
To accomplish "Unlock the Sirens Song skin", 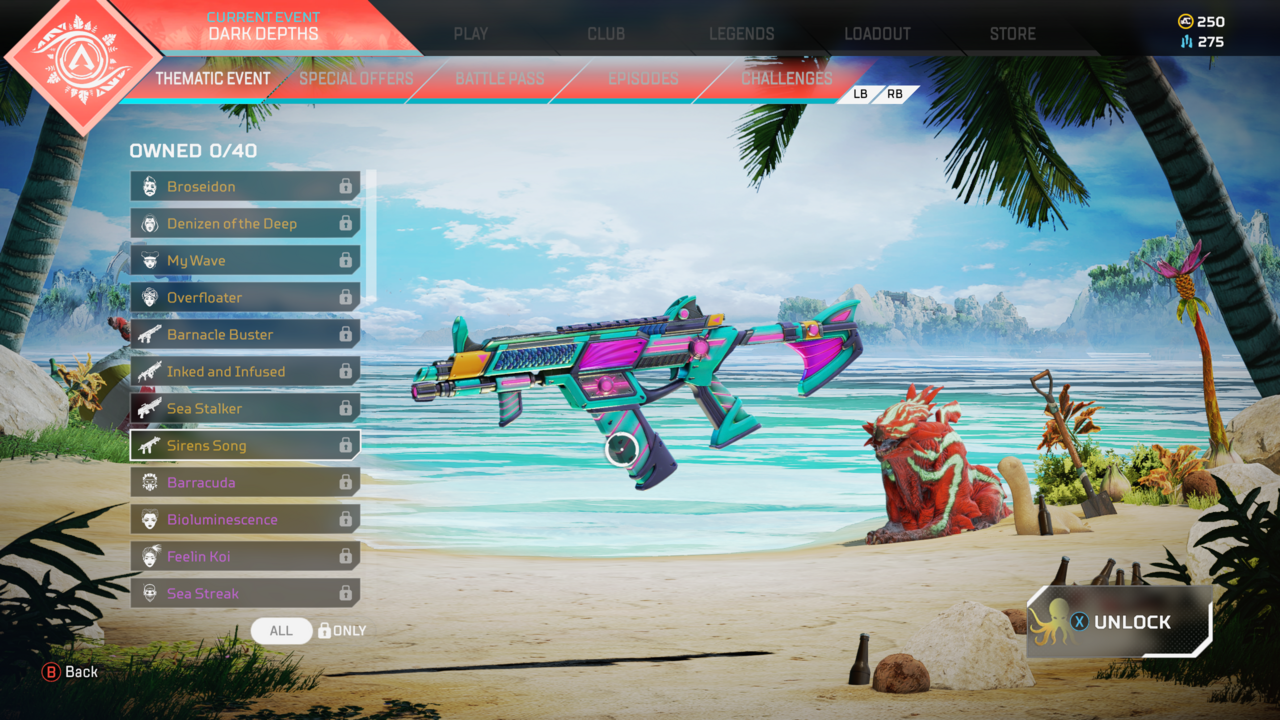I will [1119, 622].
